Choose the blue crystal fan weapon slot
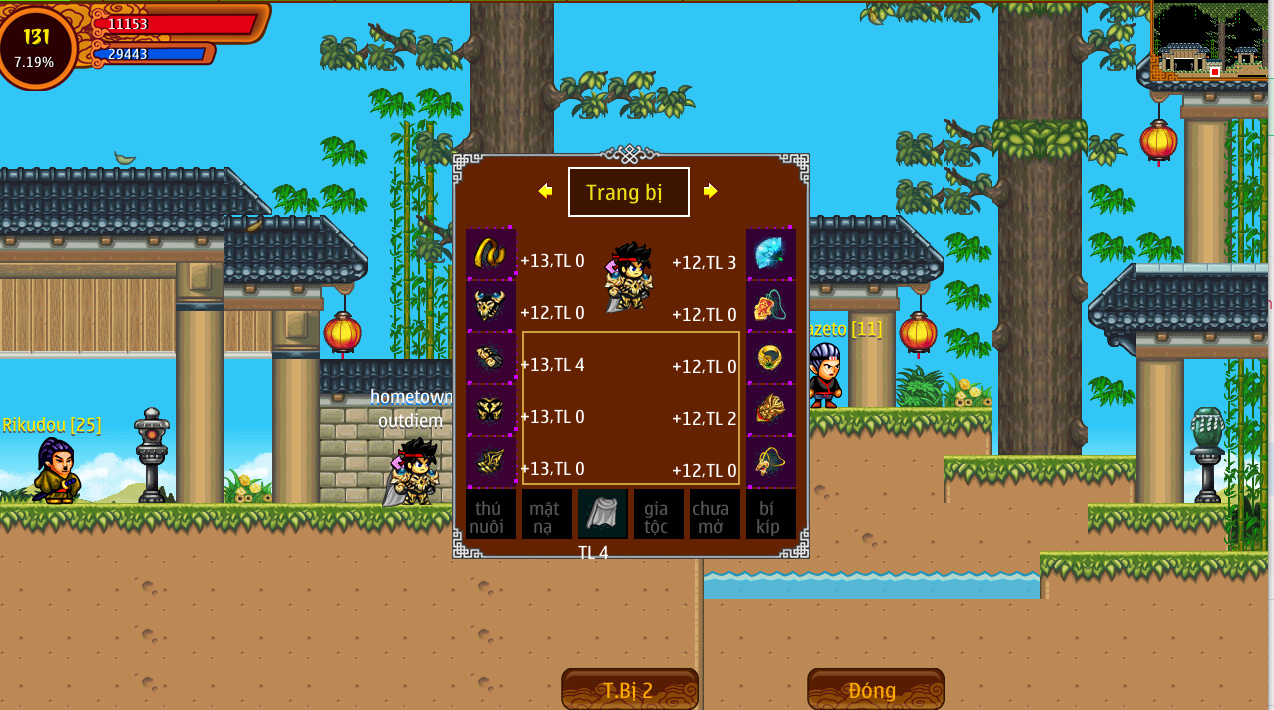The height and width of the screenshot is (710, 1274). (771, 253)
